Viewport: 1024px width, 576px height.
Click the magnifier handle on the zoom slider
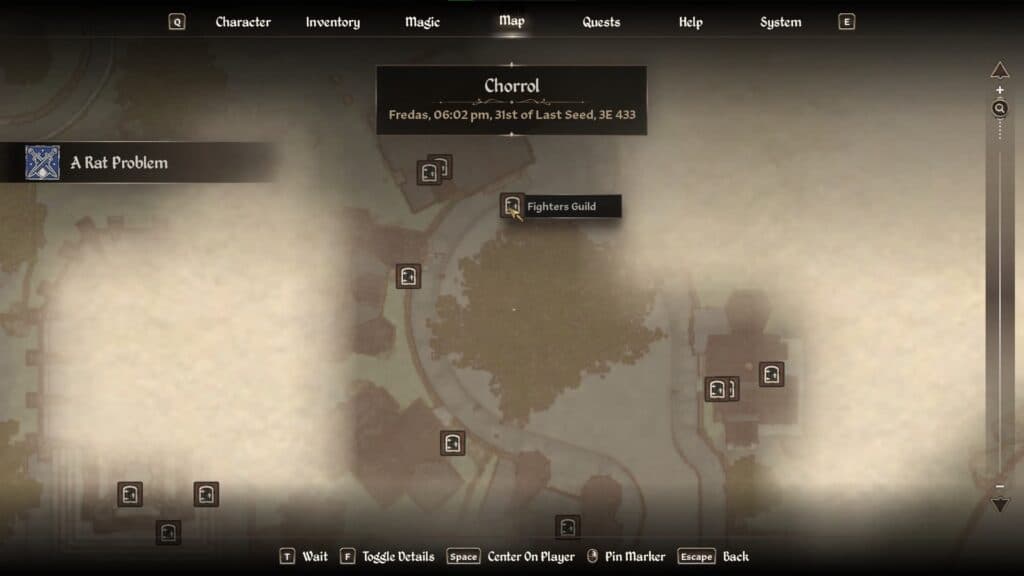(x=1000, y=108)
